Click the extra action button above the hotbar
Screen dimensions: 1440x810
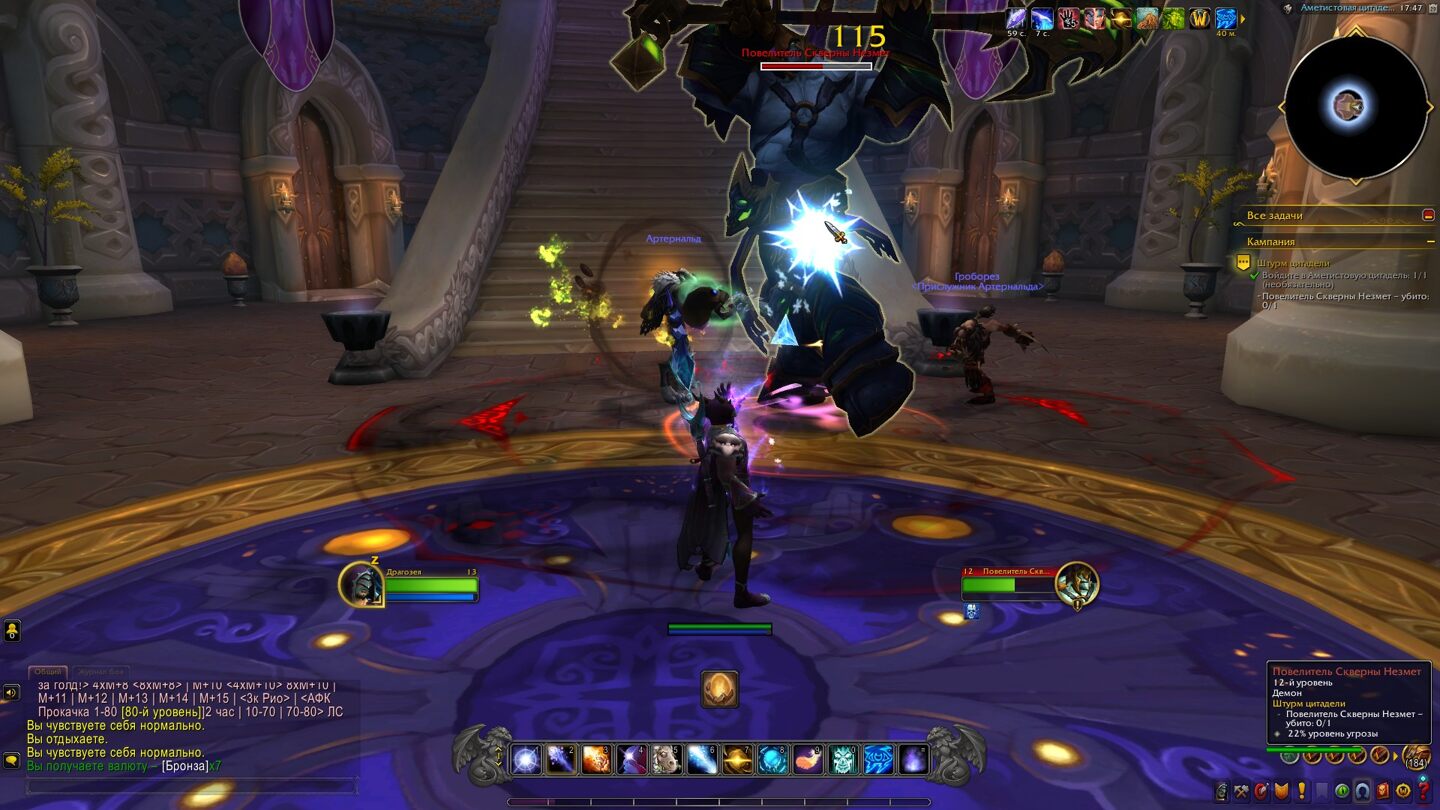719,690
